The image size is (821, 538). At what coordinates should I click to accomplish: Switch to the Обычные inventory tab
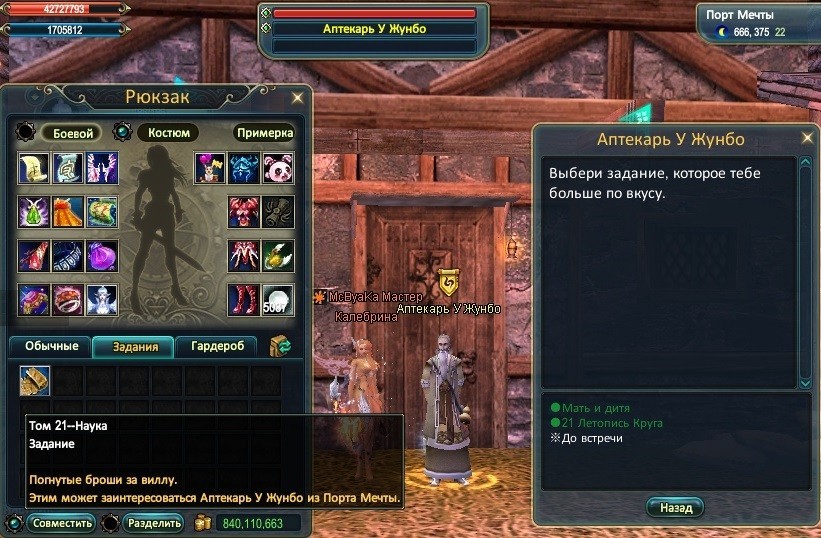50,347
